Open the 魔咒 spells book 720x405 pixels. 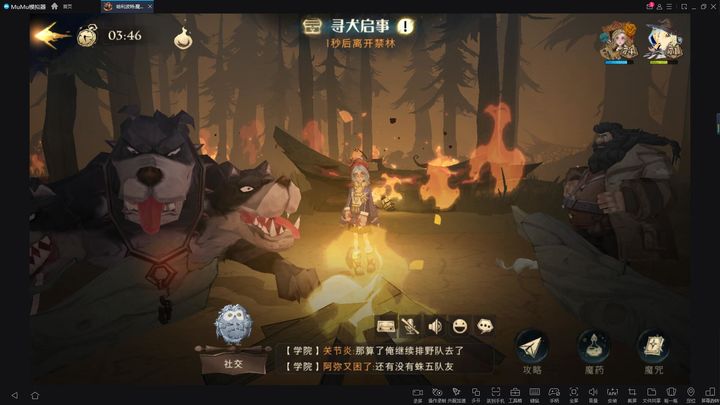coord(654,351)
